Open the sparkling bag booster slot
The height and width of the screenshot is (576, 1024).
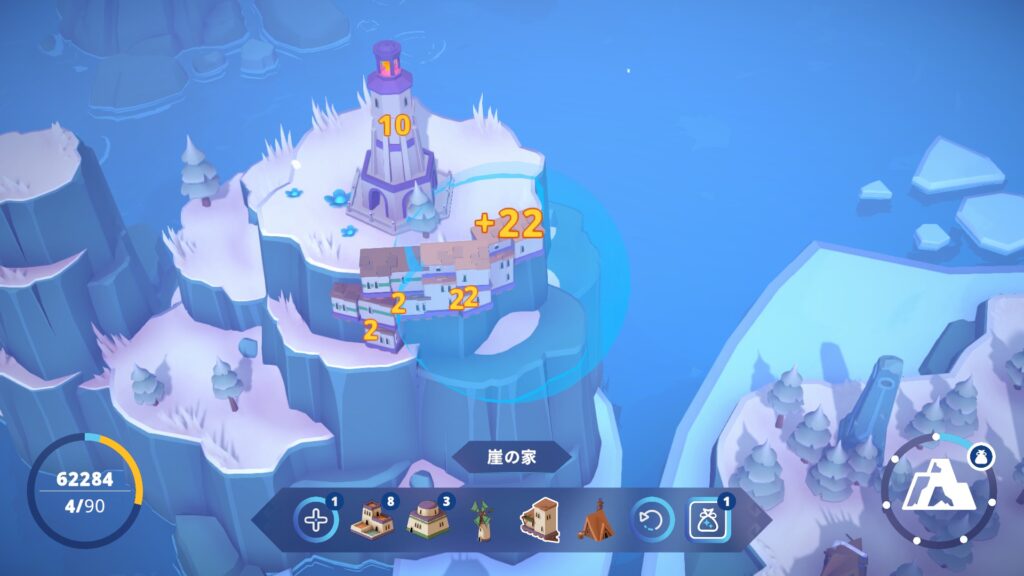(x=707, y=520)
